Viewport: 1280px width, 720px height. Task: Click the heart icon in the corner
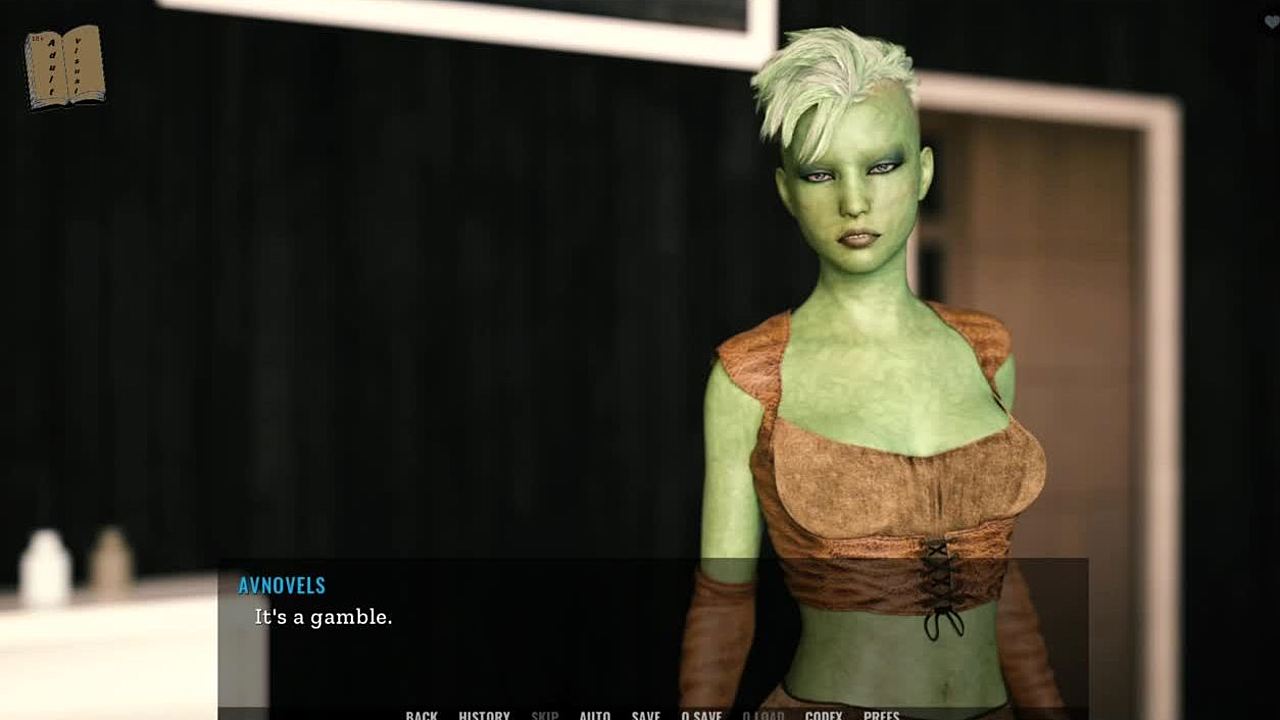(1271, 23)
